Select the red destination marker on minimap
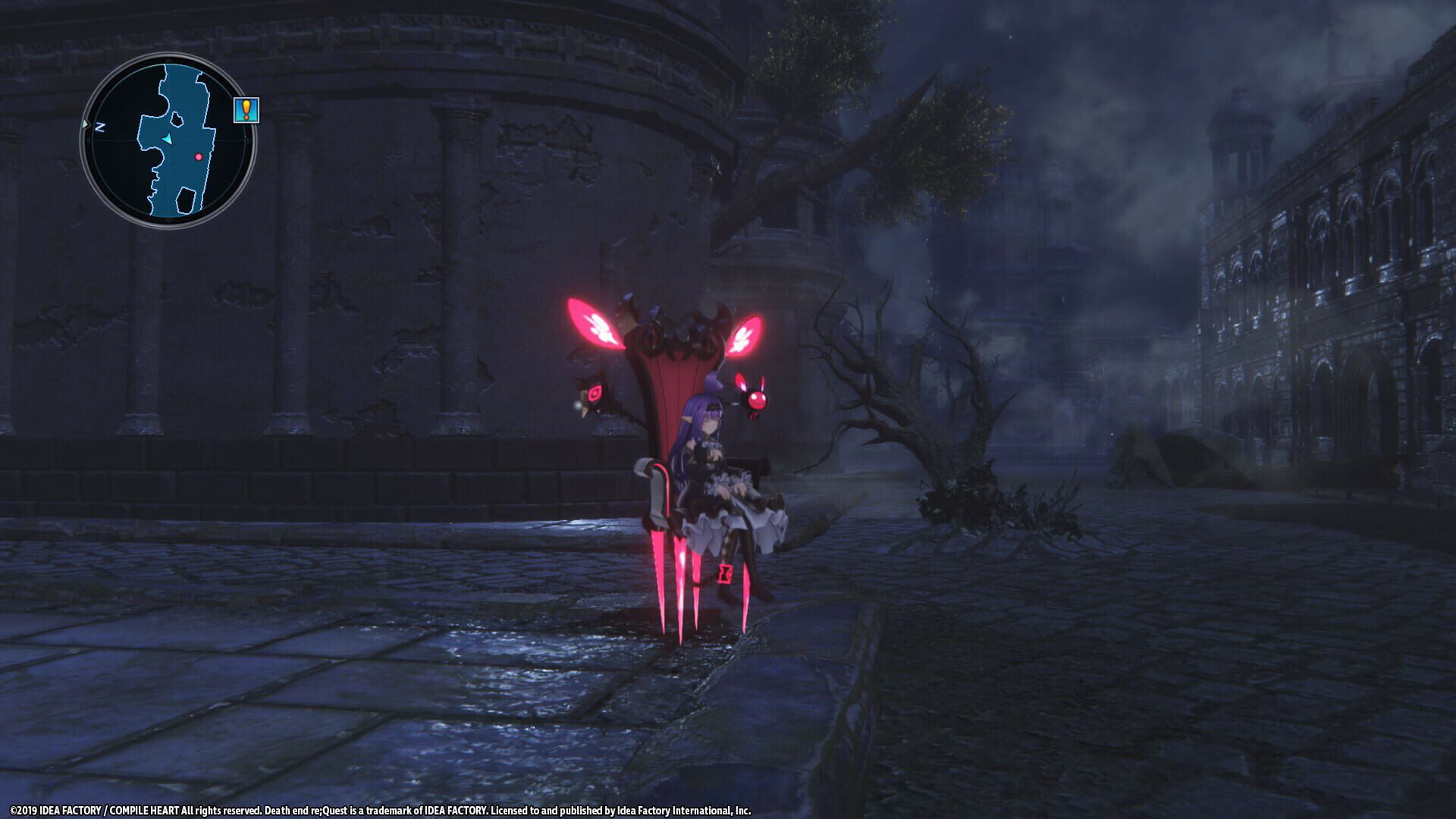Viewport: 1456px width, 819px height. pos(199,157)
